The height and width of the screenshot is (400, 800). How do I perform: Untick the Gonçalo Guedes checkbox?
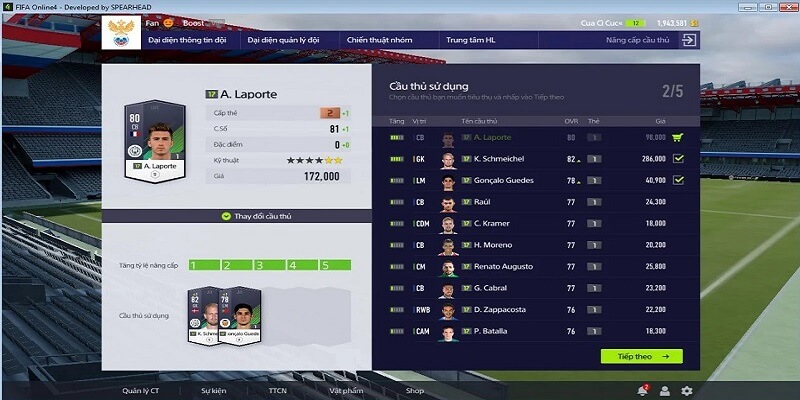coord(678,180)
